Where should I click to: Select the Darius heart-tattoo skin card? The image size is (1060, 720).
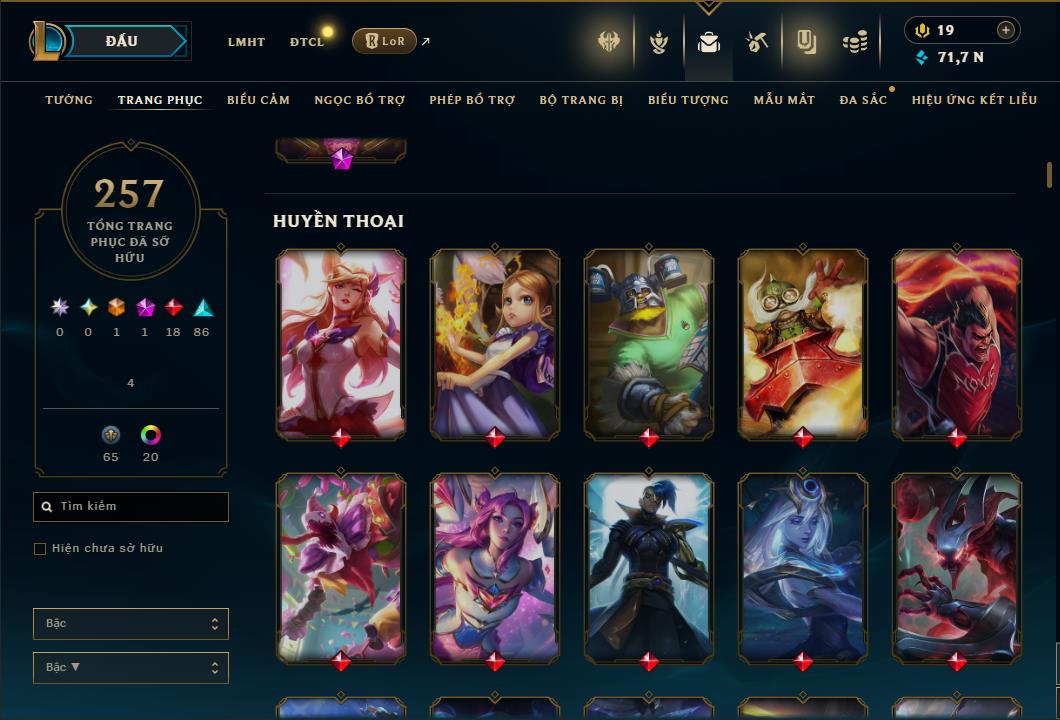coord(957,343)
